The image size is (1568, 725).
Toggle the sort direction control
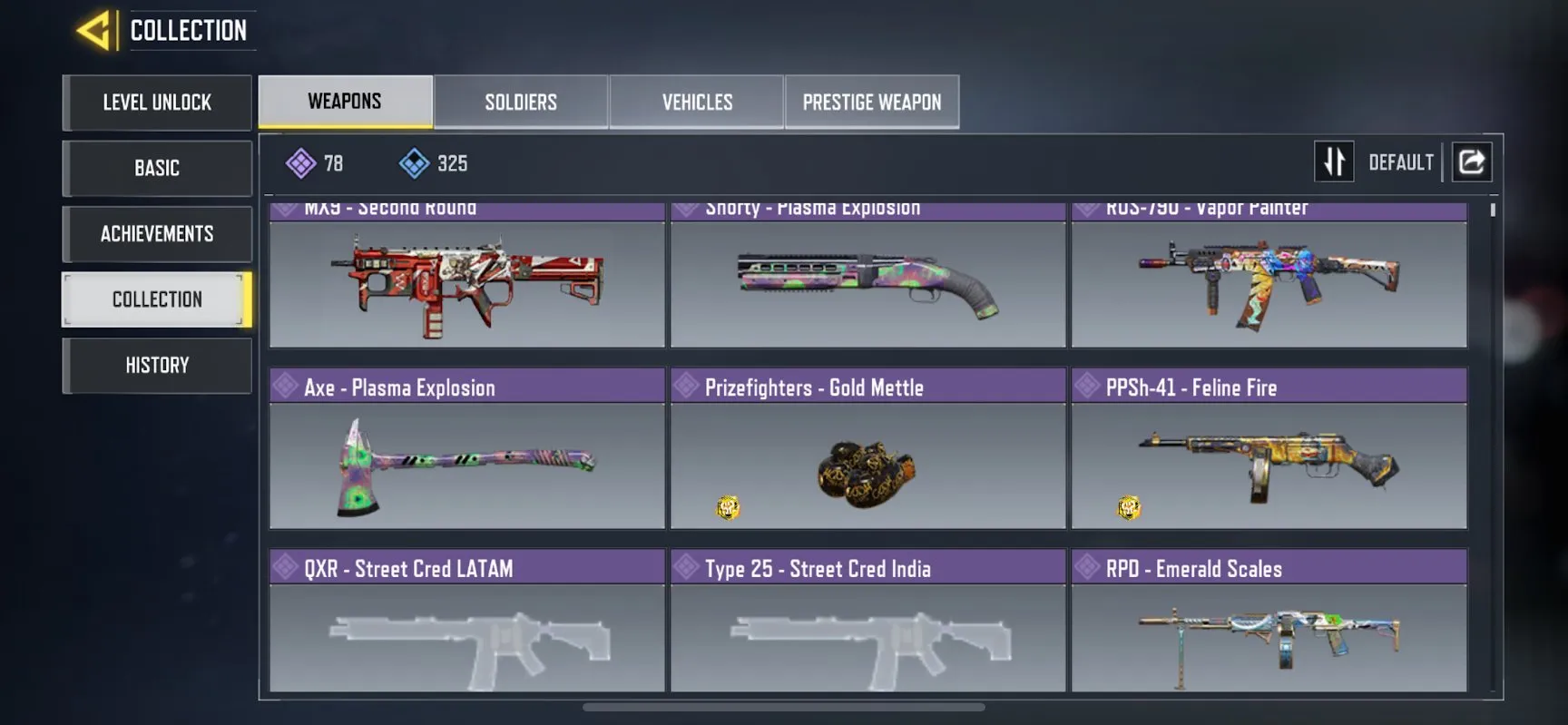[x=1334, y=161]
